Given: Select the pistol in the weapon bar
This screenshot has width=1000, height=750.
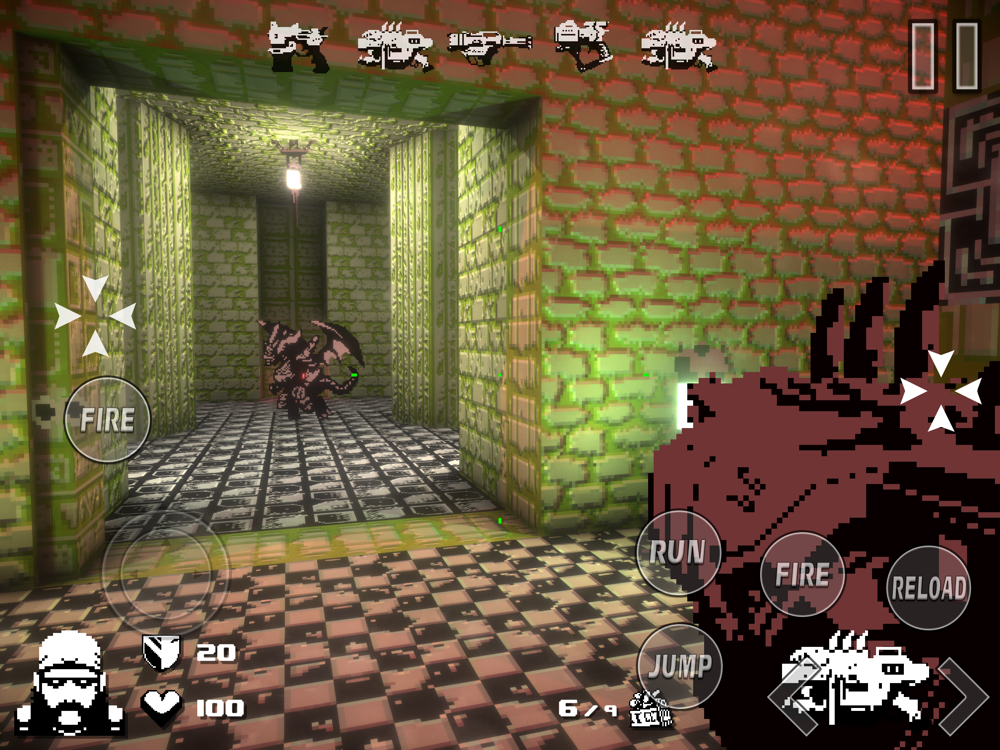Looking at the screenshot, I should click(x=300, y=47).
